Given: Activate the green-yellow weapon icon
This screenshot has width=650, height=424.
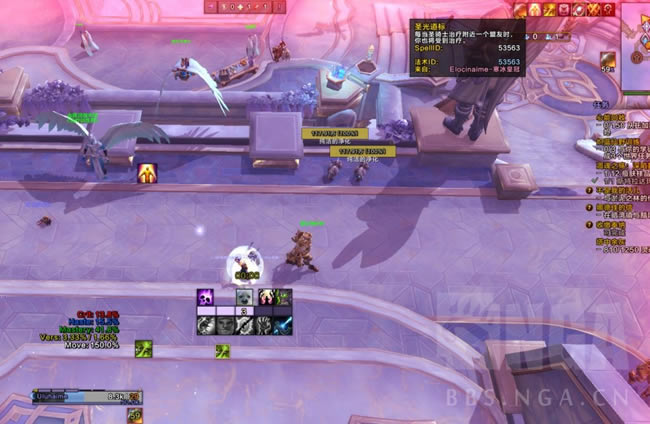Looking at the screenshot, I should 144,348.
